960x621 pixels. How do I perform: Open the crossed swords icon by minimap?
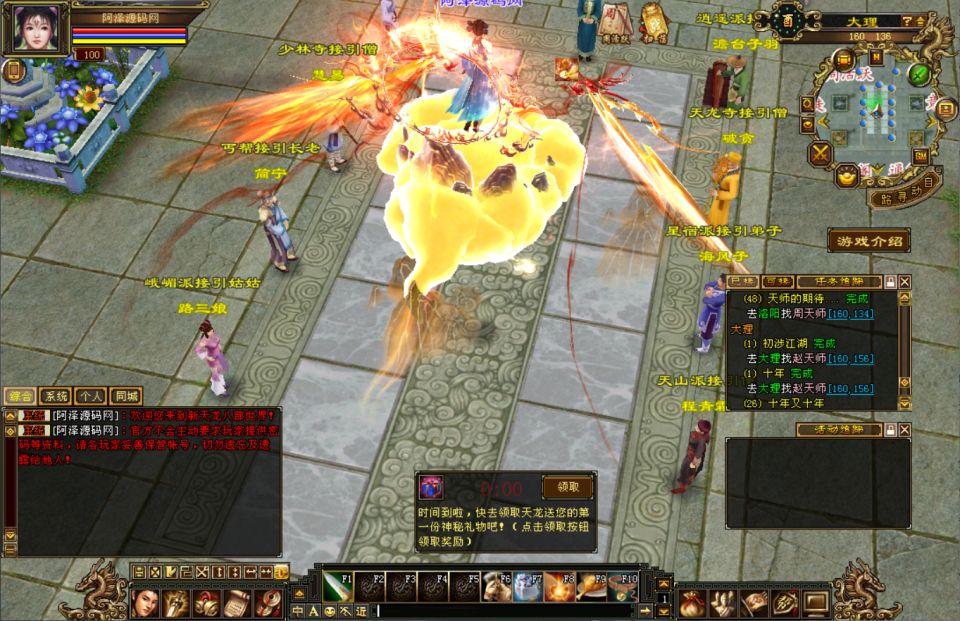click(x=821, y=153)
